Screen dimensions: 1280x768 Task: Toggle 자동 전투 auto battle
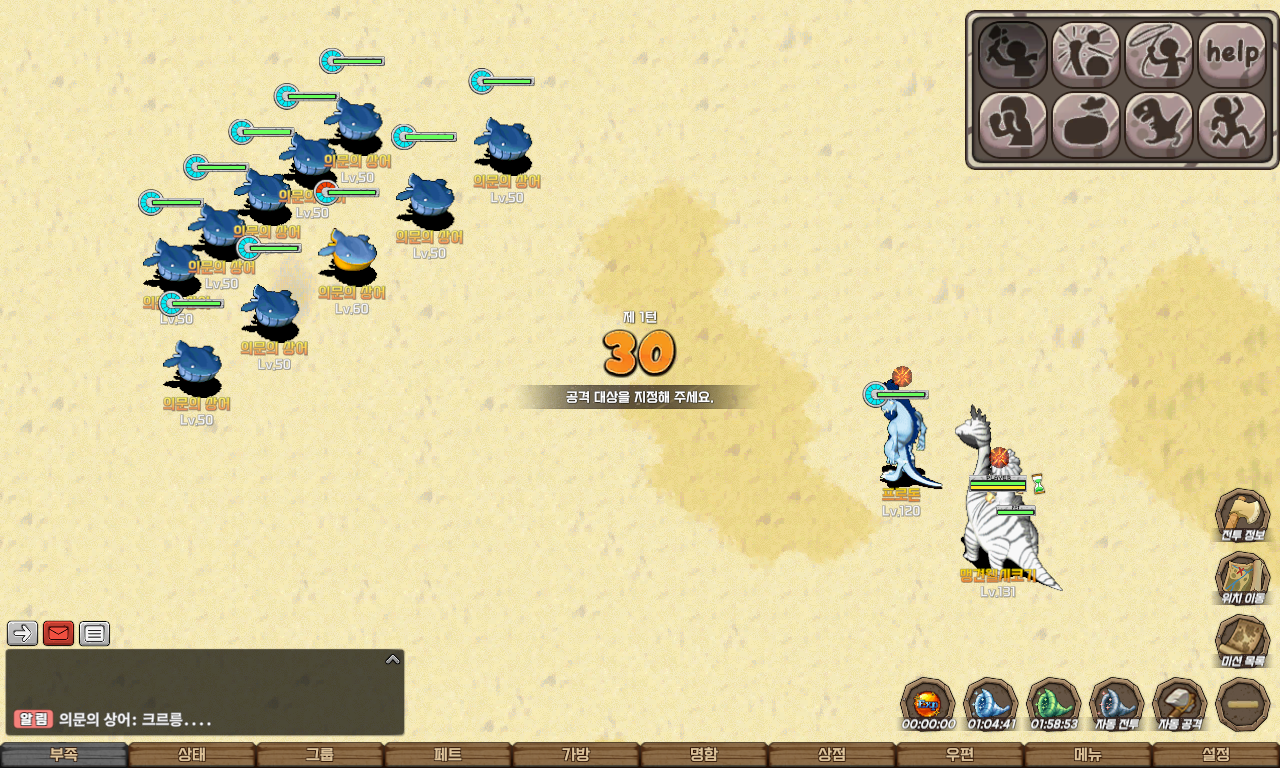click(x=1116, y=703)
